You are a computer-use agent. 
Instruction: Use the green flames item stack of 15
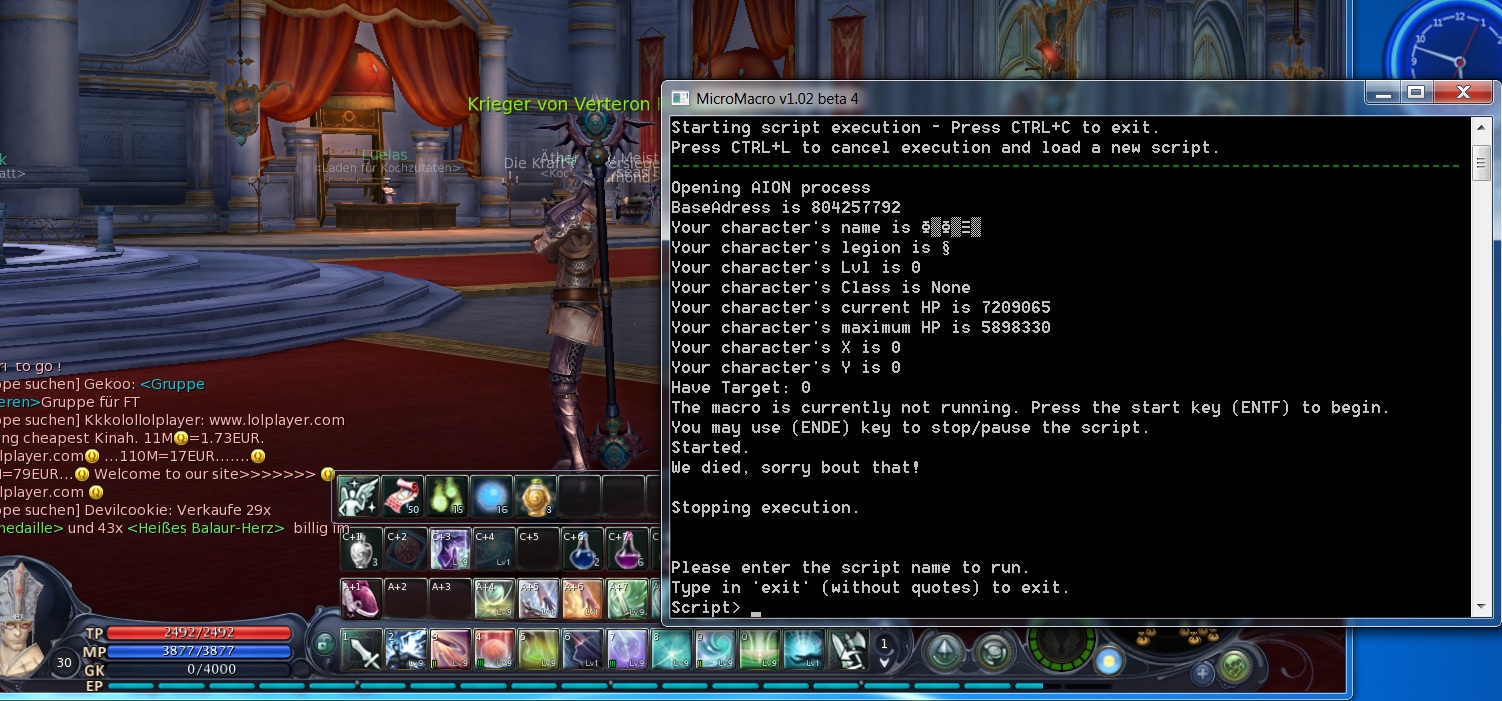click(446, 495)
